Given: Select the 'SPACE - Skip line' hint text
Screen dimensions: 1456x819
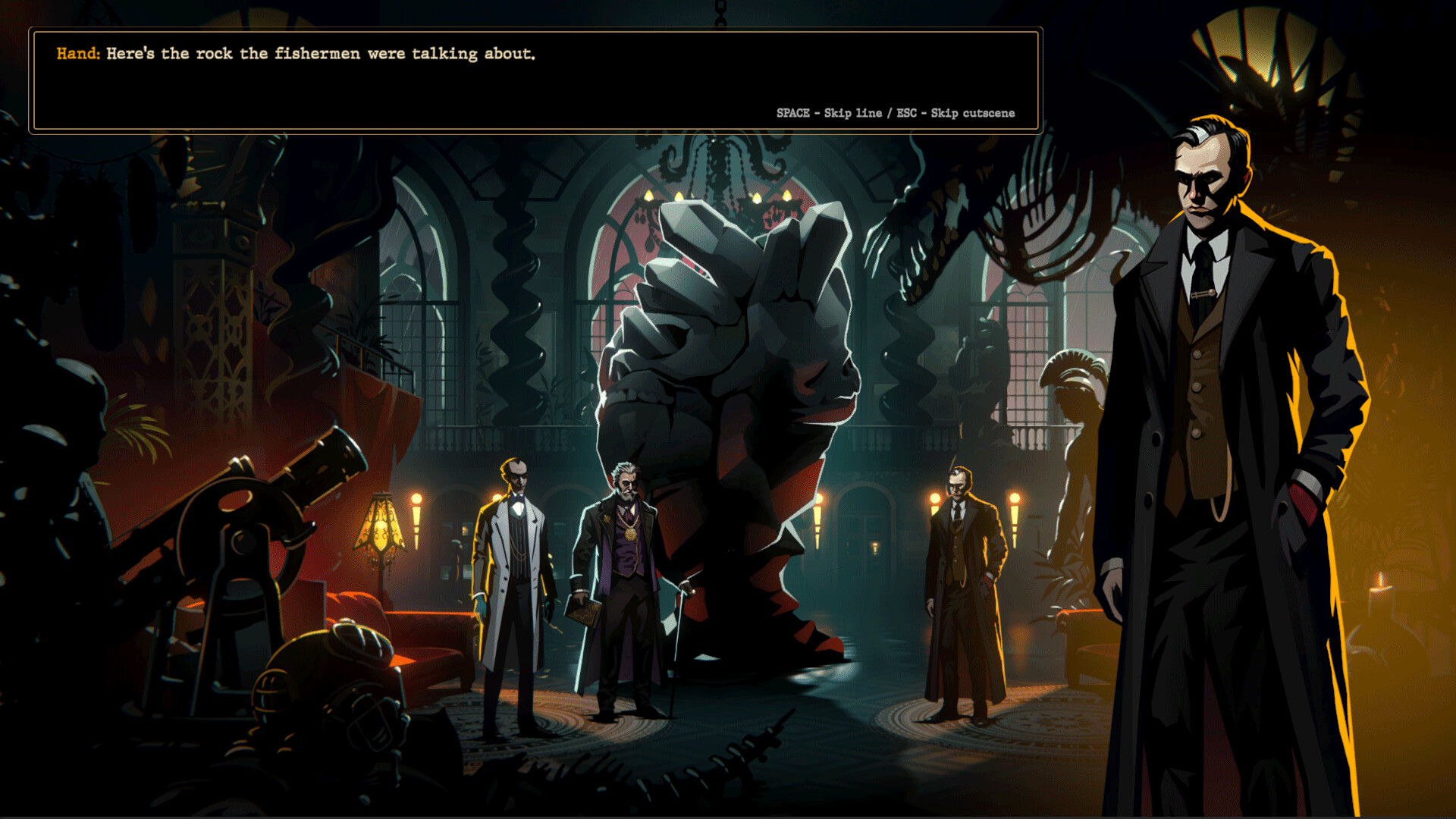Looking at the screenshot, I should pos(827,112).
